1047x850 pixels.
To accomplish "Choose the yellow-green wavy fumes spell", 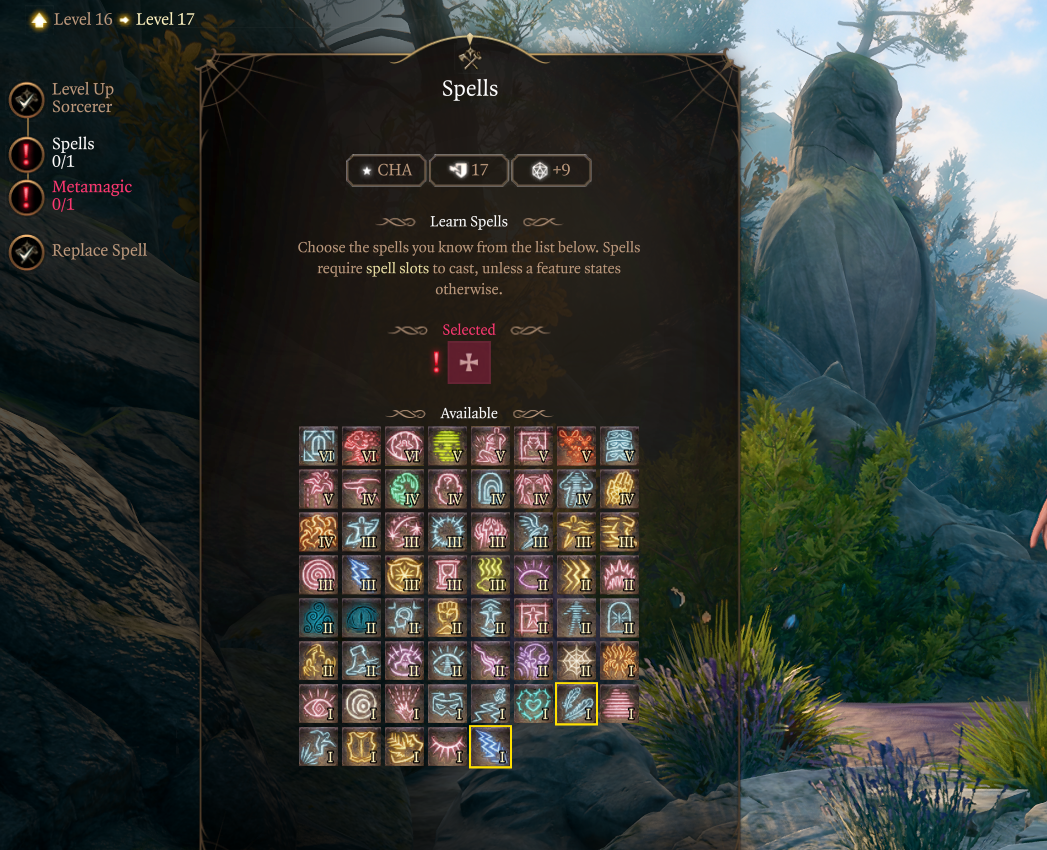I will [x=490, y=575].
